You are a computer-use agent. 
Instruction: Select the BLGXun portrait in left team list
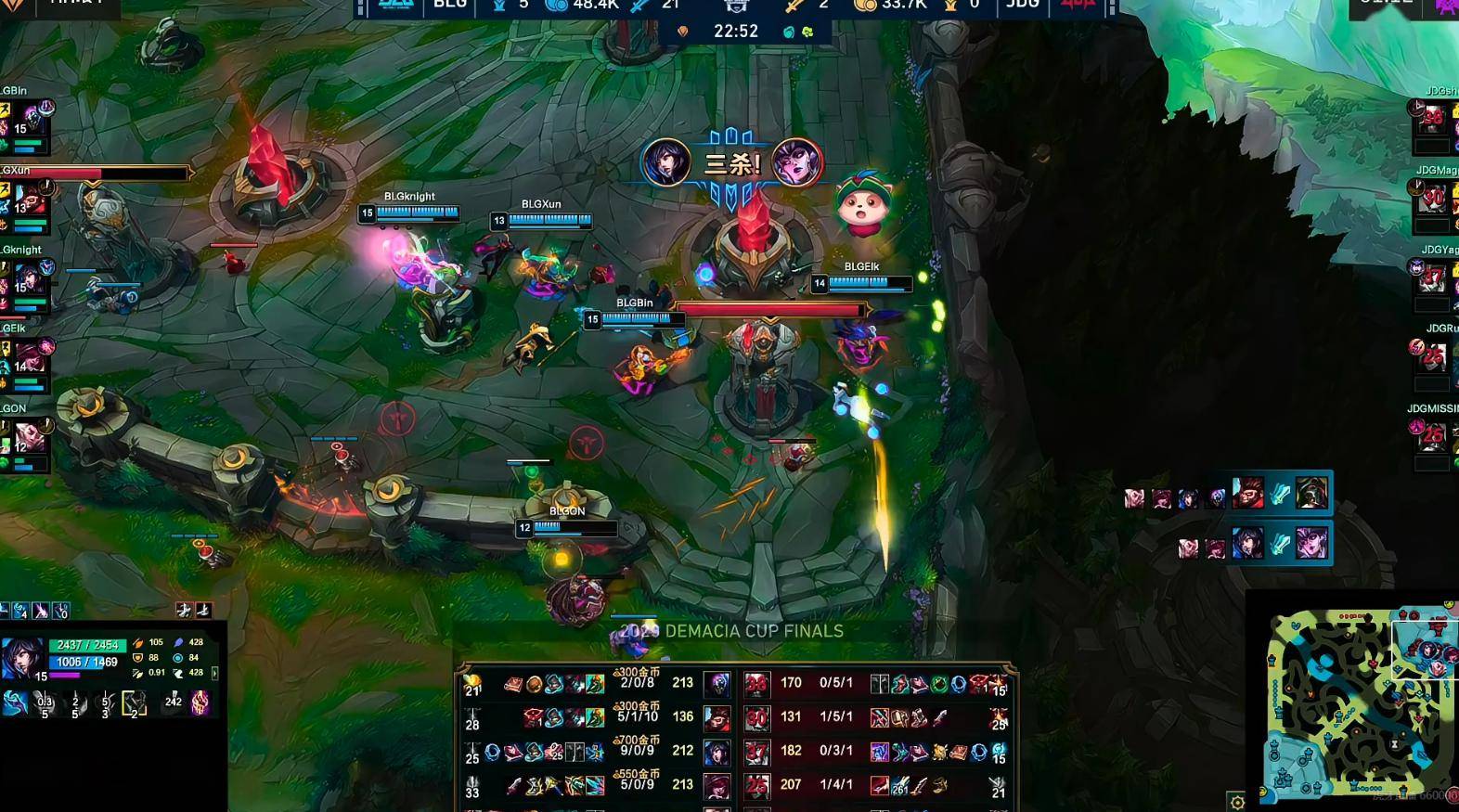29,199
